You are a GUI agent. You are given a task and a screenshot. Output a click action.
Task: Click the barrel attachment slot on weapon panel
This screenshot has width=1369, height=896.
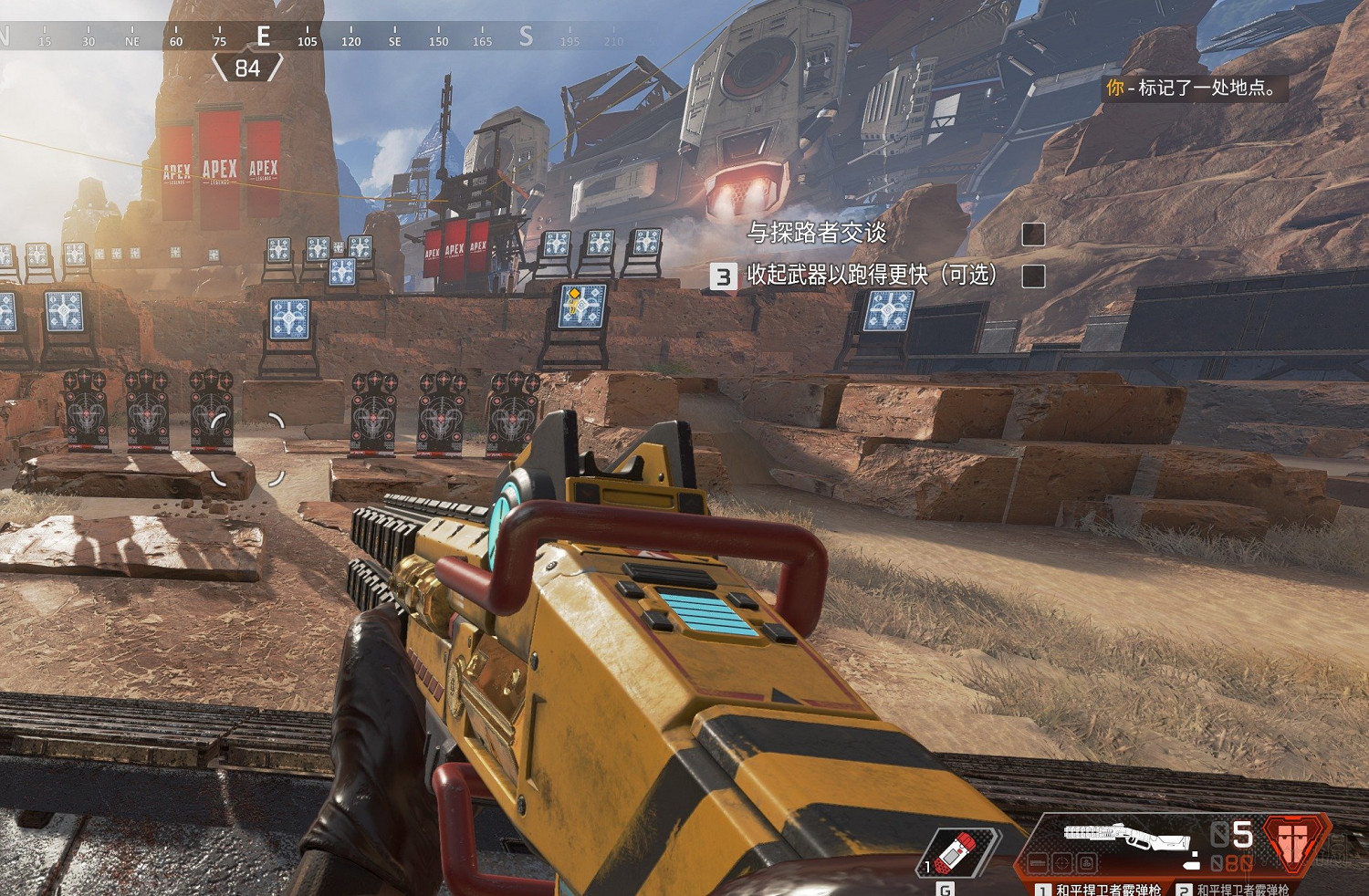[x=1038, y=862]
